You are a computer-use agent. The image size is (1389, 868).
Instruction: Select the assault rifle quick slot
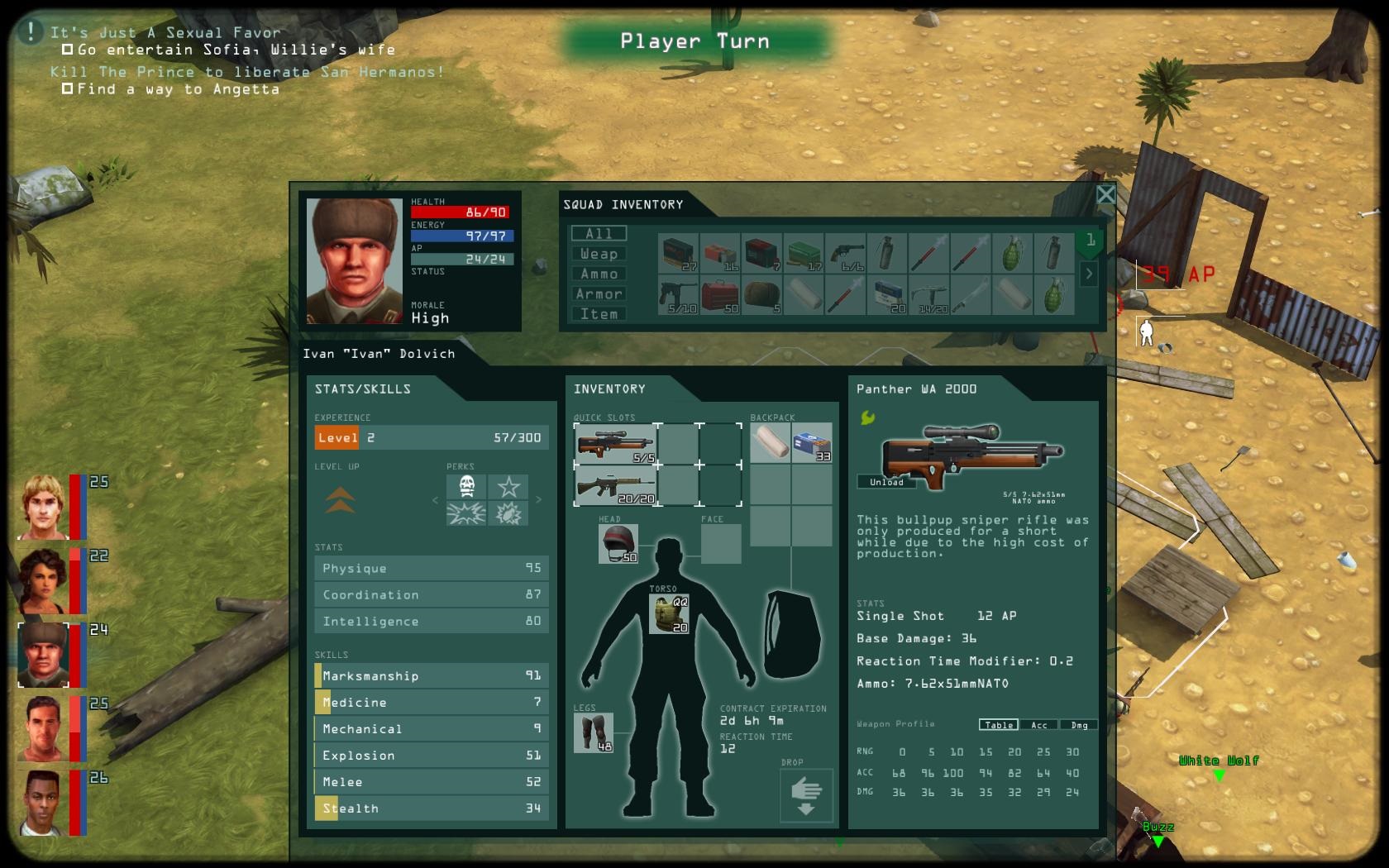[615, 486]
